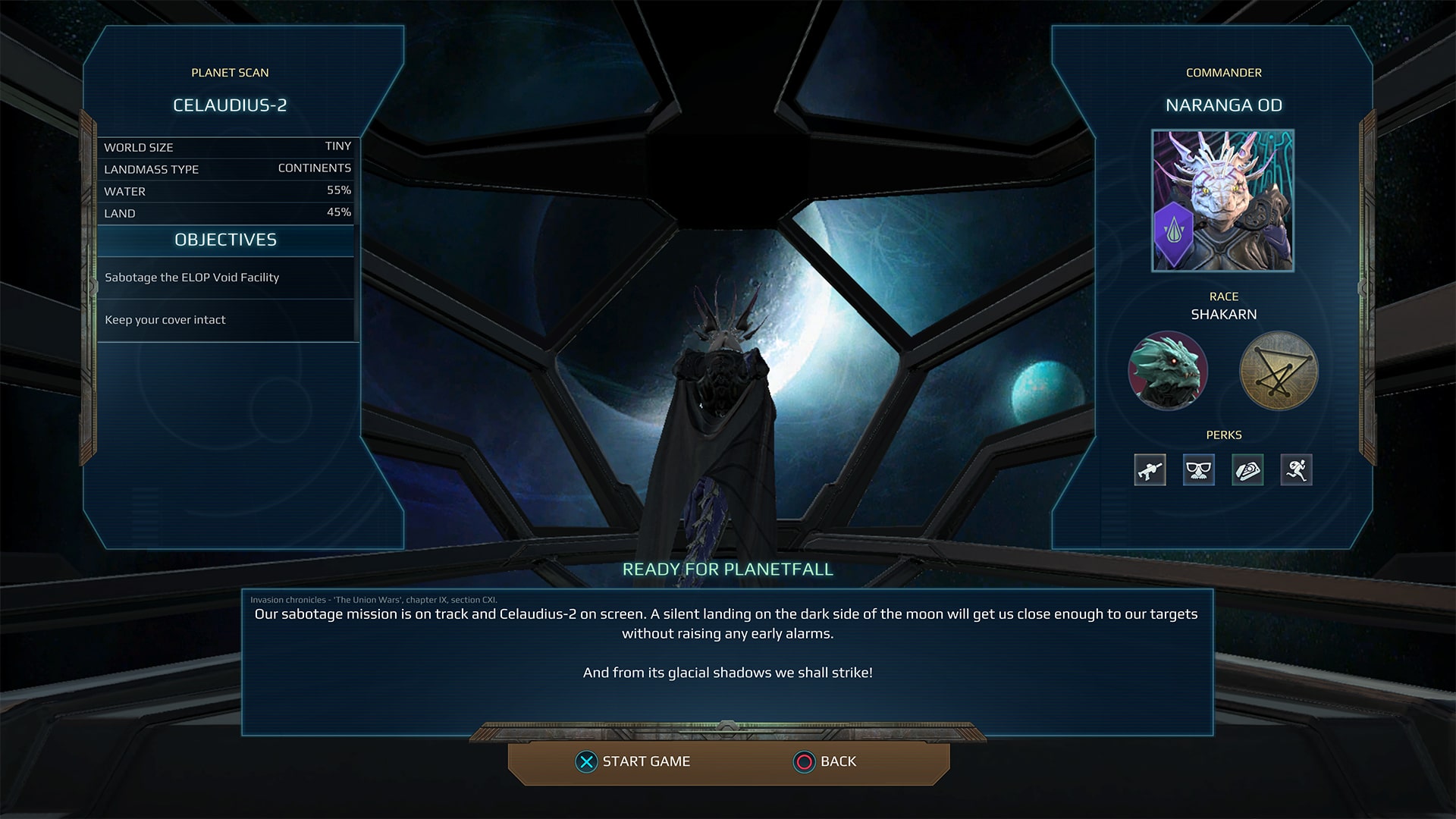Click the golden faction emblem icon
Screen dimensions: 1456x819
click(1278, 372)
